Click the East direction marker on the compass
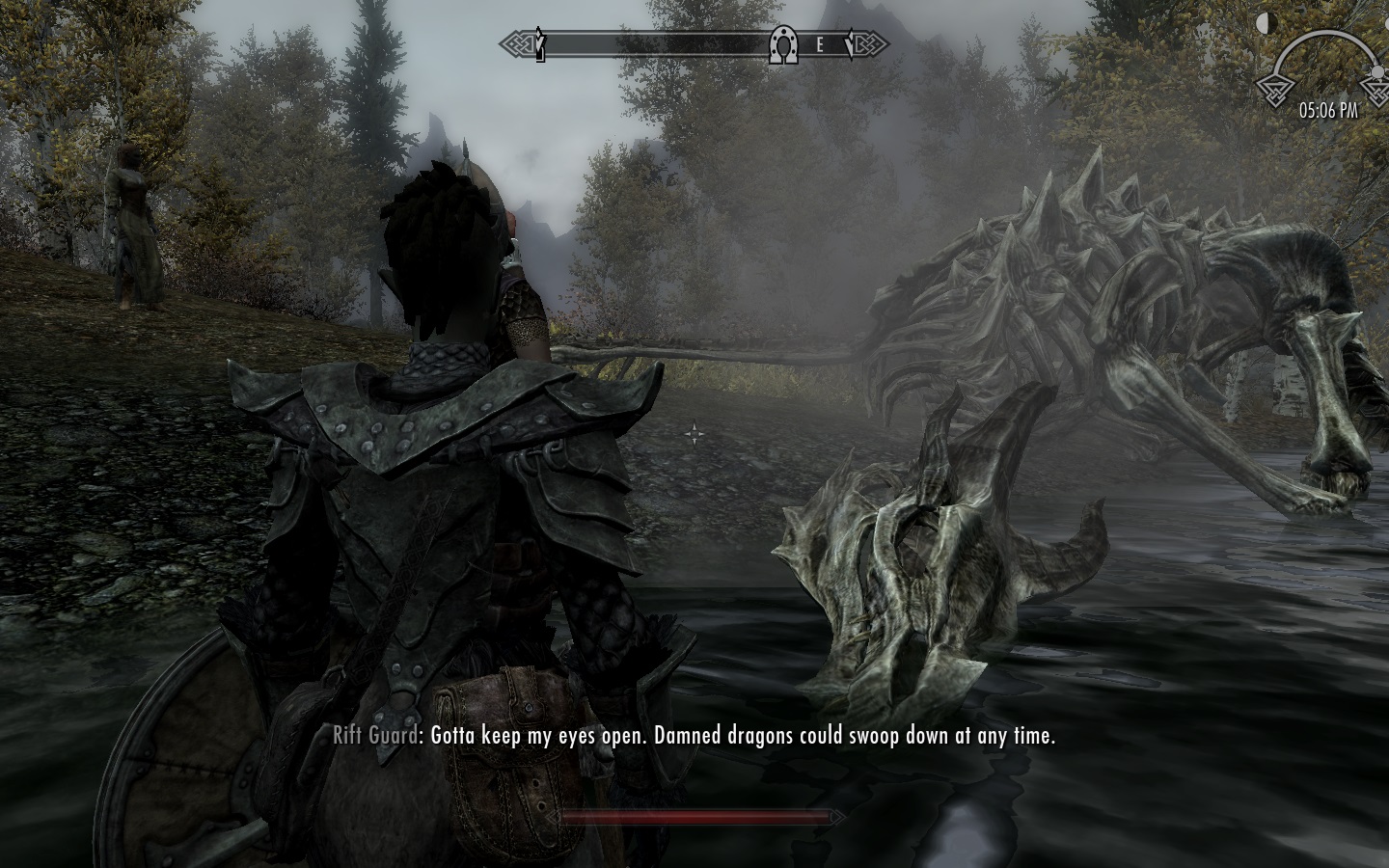The image size is (1389, 868). click(x=819, y=43)
